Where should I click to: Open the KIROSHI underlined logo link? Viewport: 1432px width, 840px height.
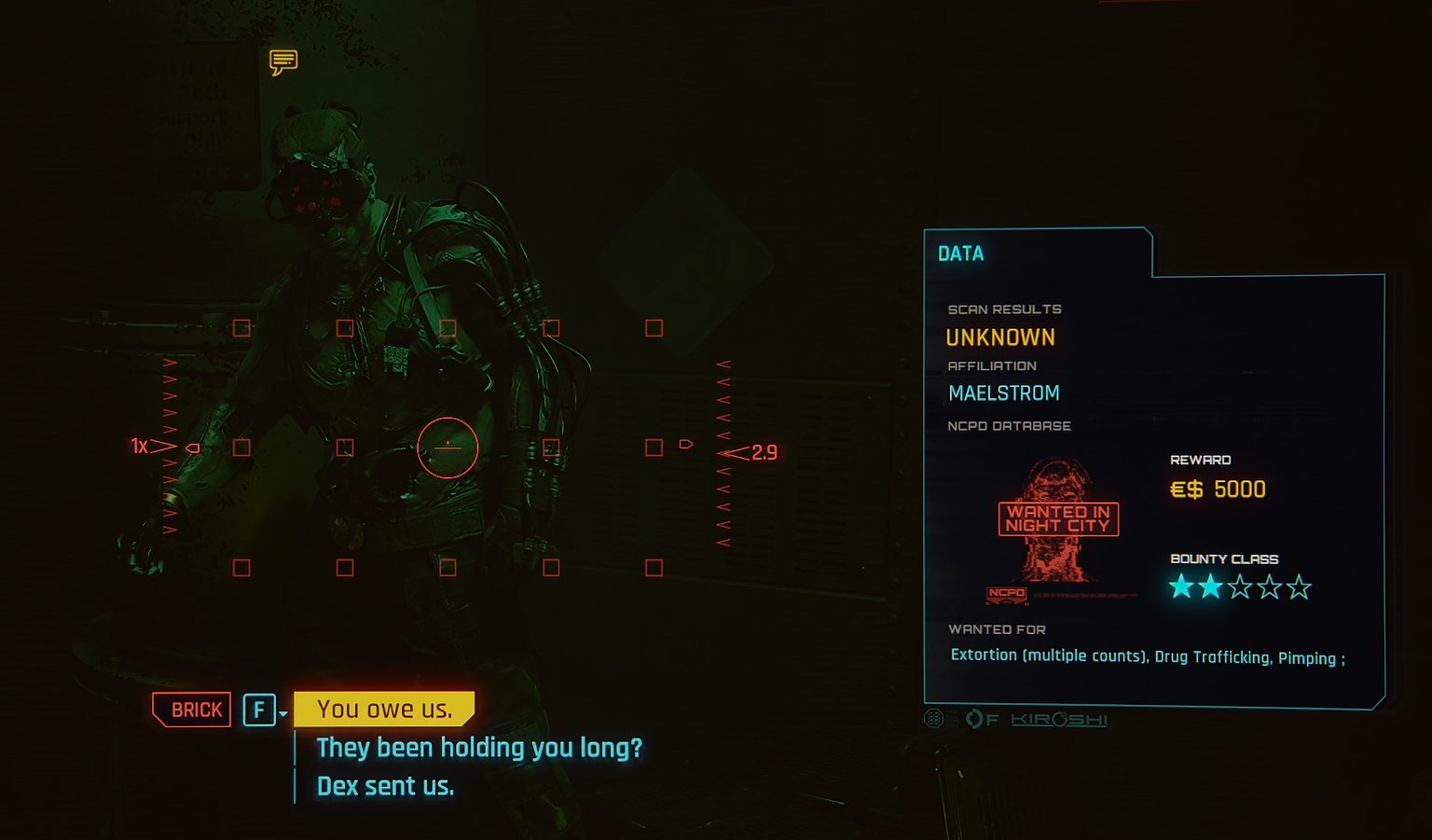[1059, 719]
